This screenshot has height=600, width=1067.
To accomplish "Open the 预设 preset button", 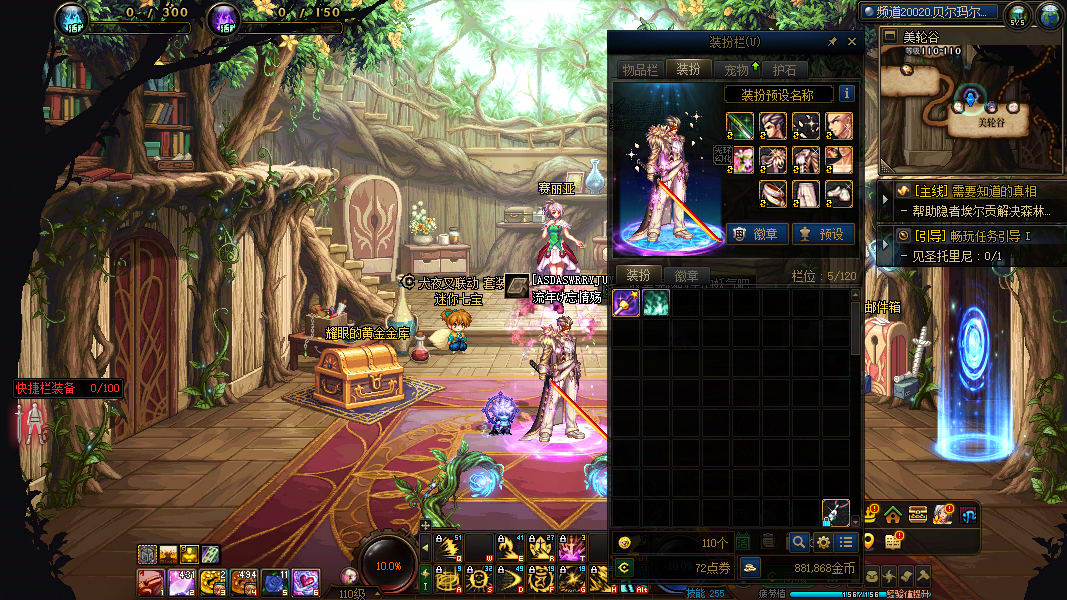I will tap(822, 234).
